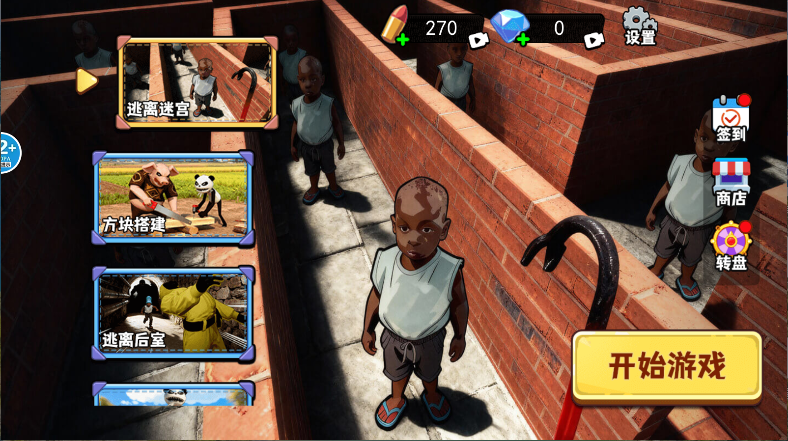Open the 转盘 lucky wheel

point(731,247)
